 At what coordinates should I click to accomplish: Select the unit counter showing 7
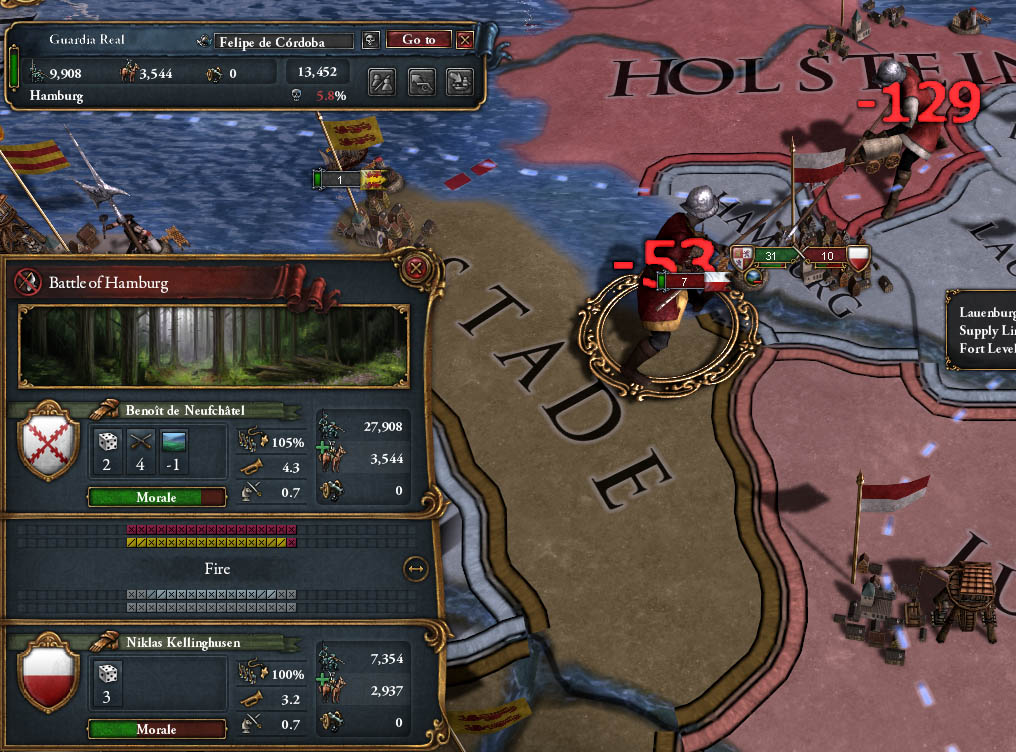tap(684, 282)
